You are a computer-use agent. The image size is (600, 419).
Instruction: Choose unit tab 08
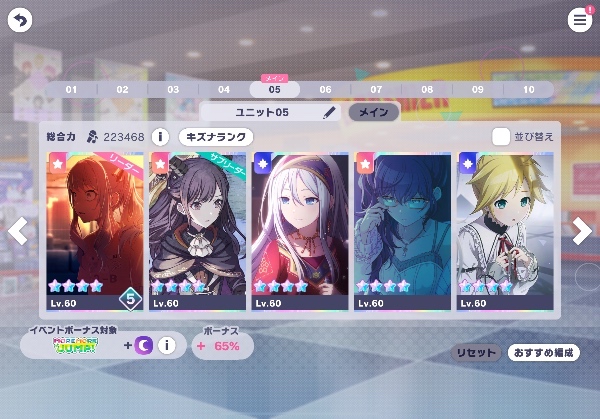click(x=427, y=89)
